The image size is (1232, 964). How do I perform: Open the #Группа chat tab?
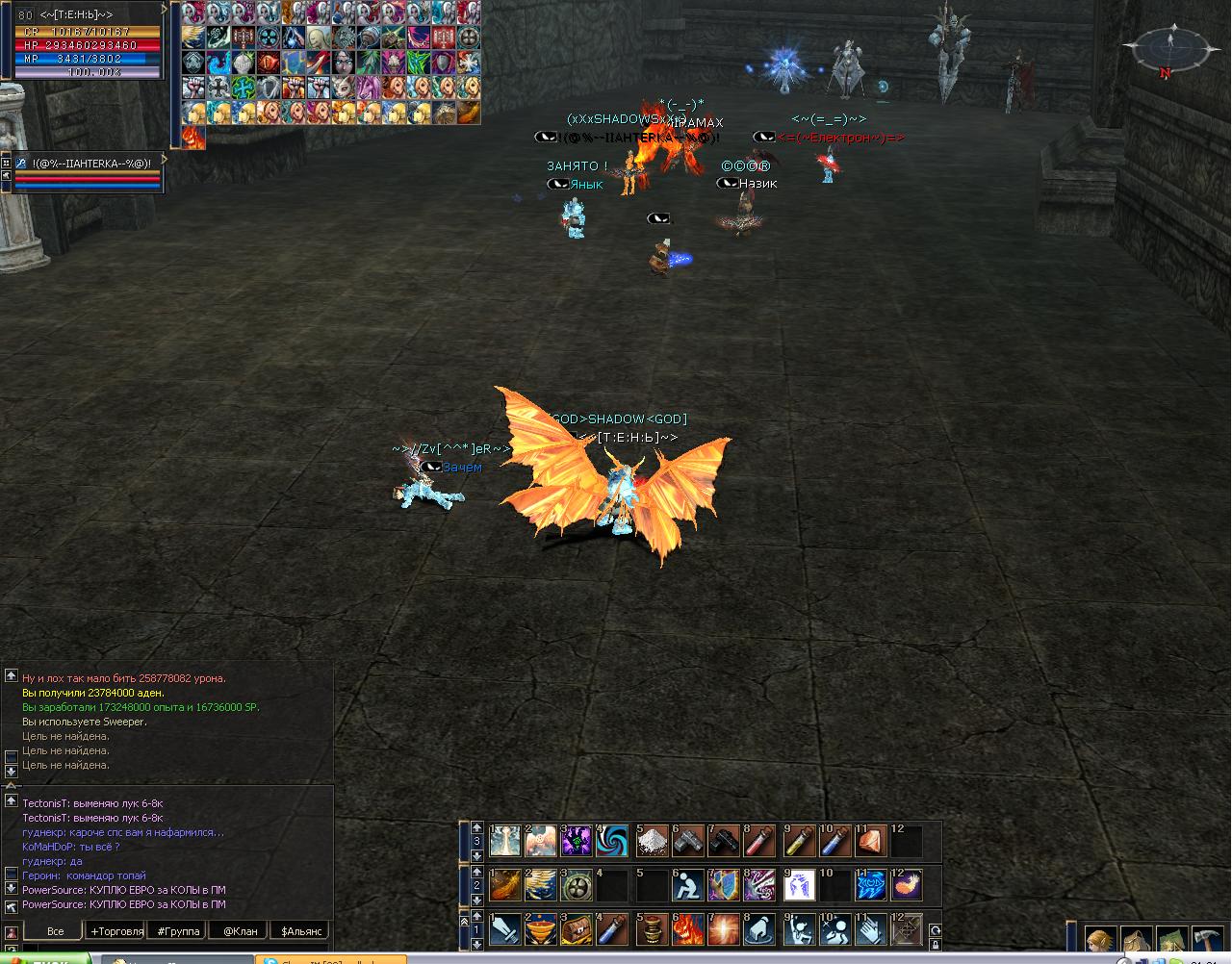coord(179,930)
